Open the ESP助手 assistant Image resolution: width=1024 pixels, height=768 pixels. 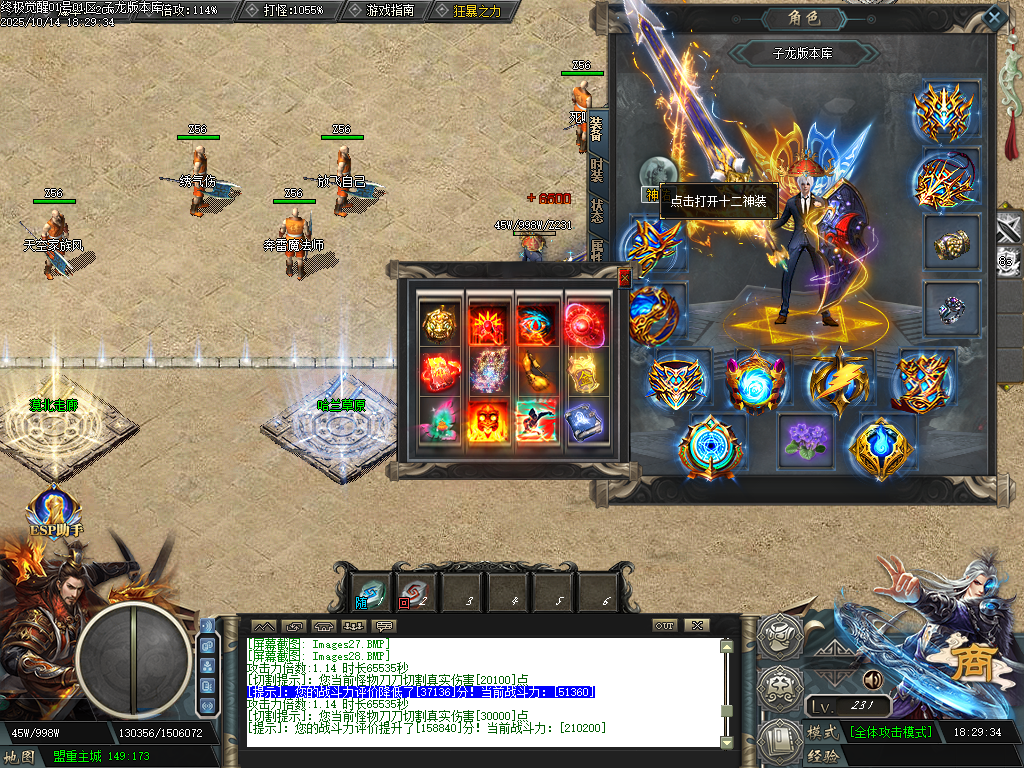coord(55,512)
